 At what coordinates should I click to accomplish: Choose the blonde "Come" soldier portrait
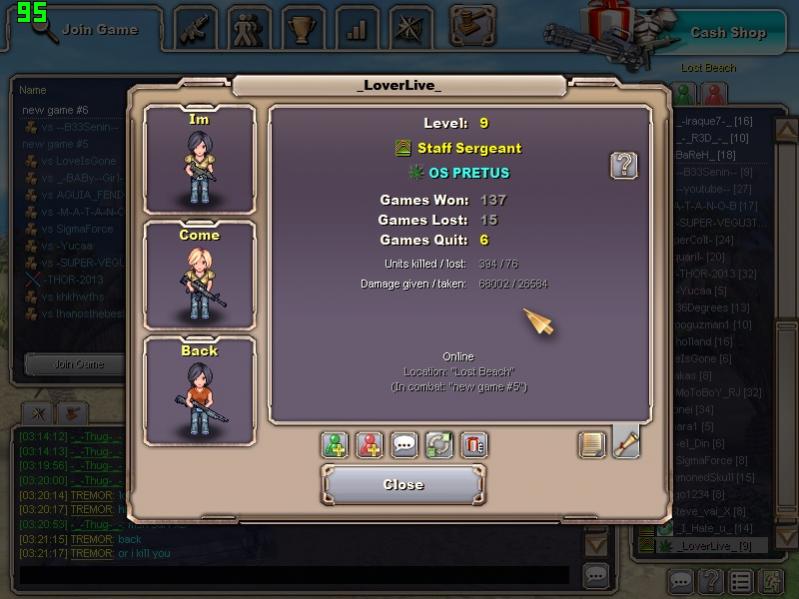200,275
